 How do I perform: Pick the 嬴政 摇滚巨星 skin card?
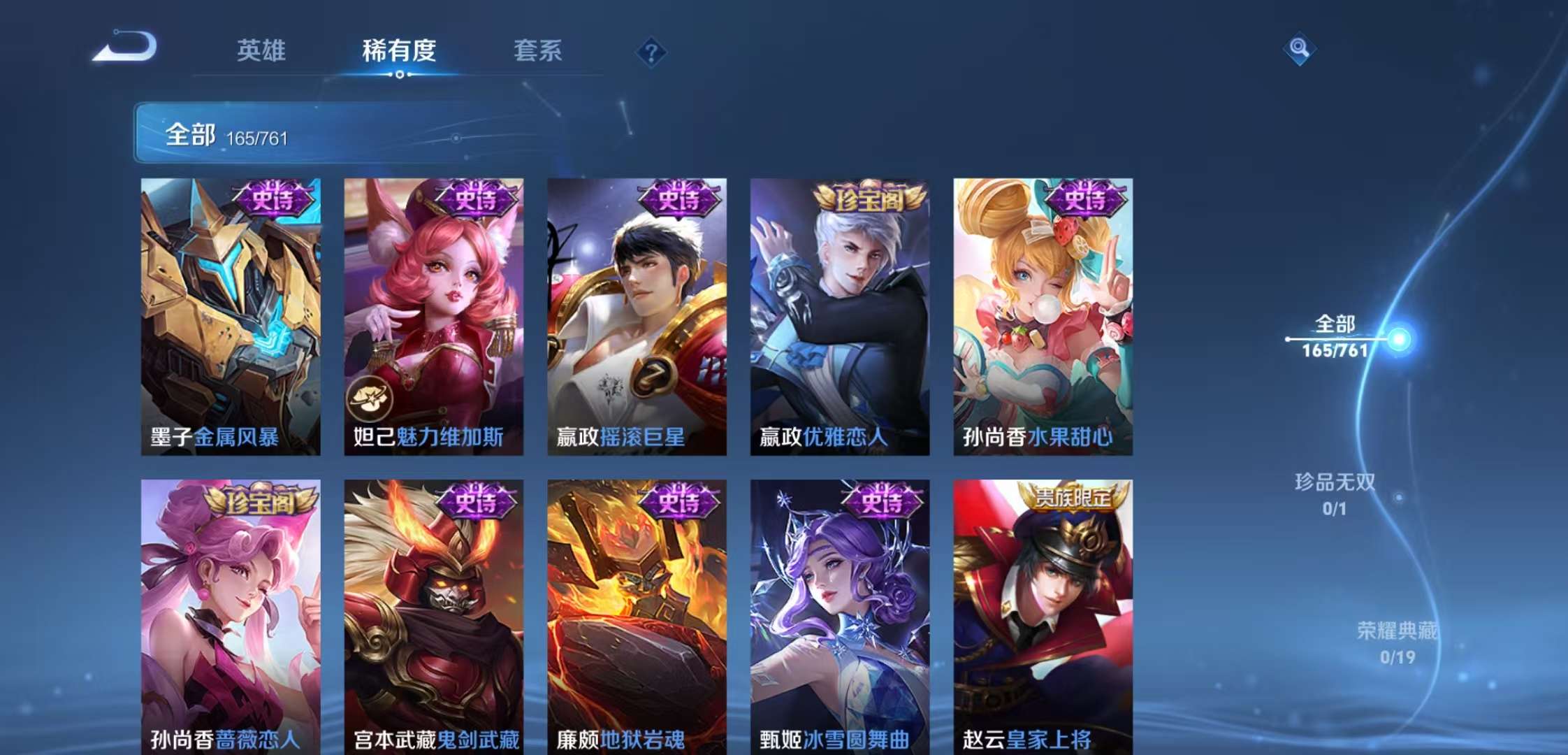[637, 317]
